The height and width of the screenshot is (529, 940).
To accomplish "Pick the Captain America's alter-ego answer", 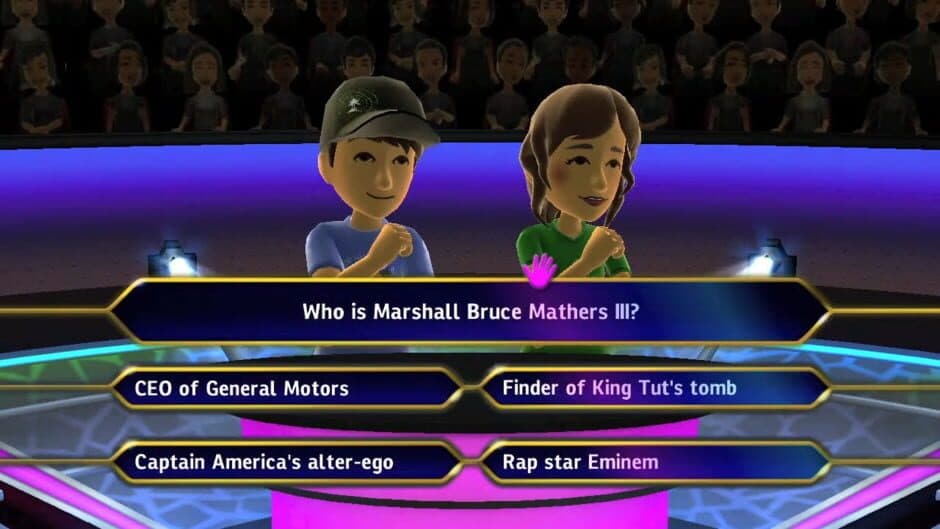I will (x=285, y=462).
